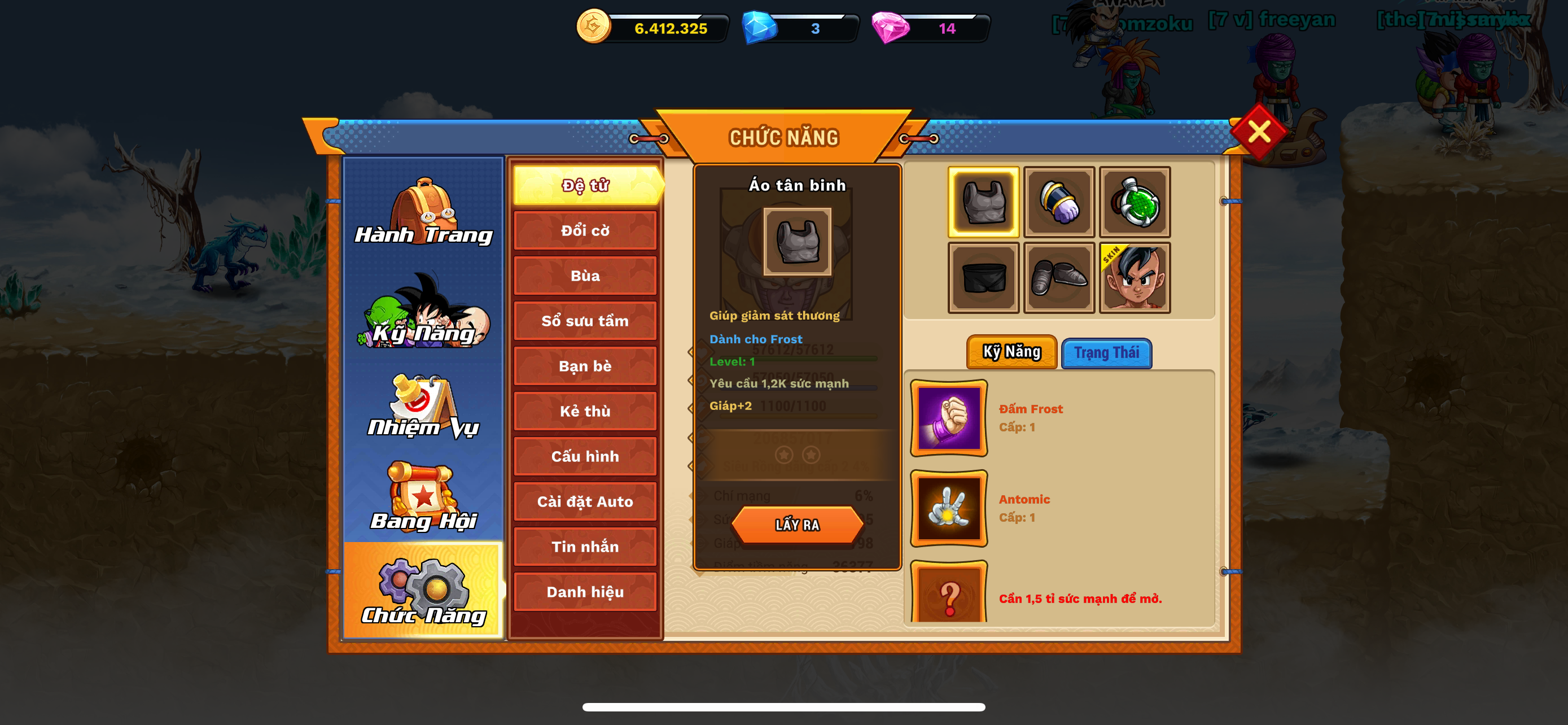
Task: Switch to the Trạng Thái tab
Action: (1107, 353)
